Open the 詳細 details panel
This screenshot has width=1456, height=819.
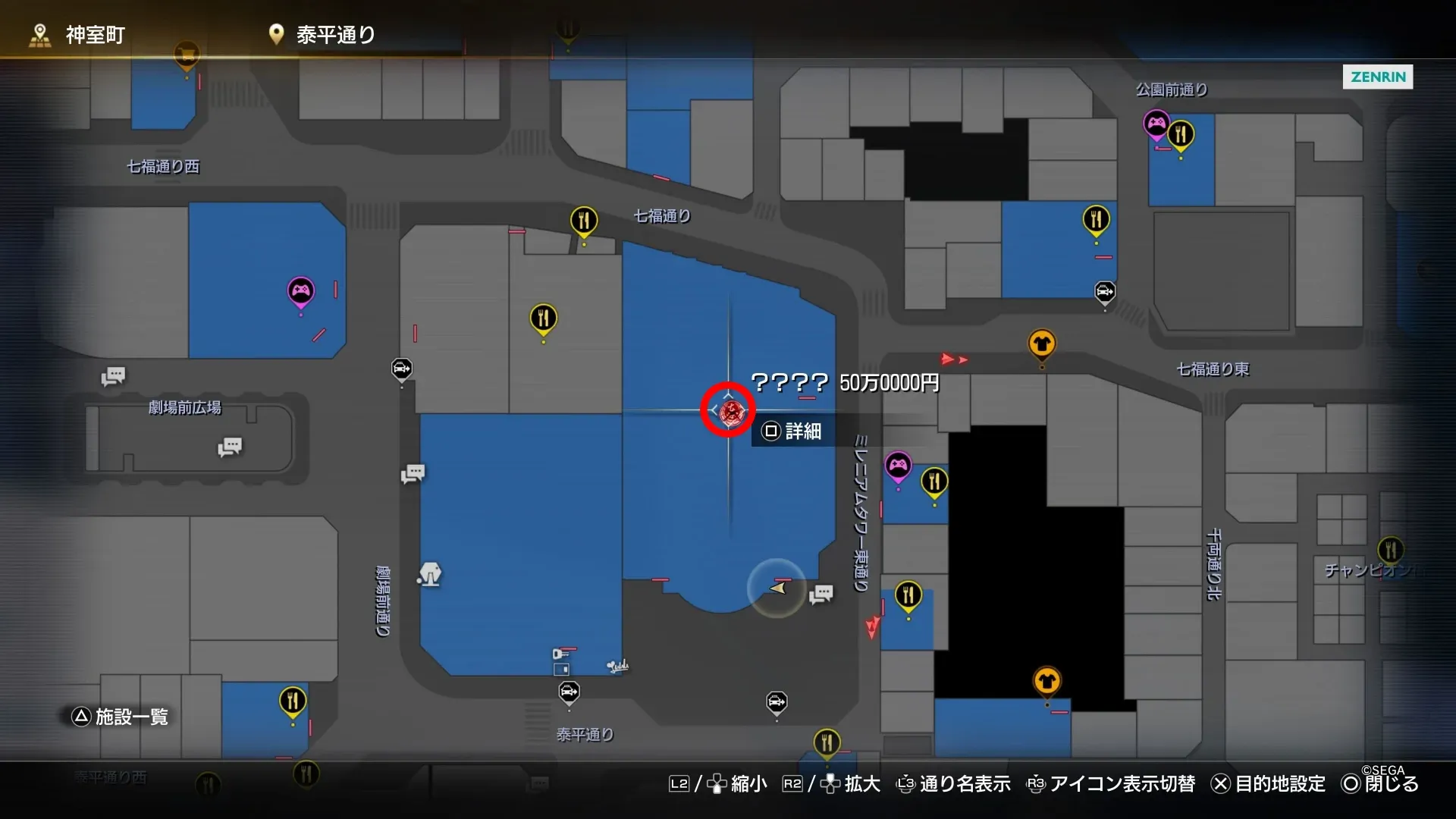pos(792,431)
